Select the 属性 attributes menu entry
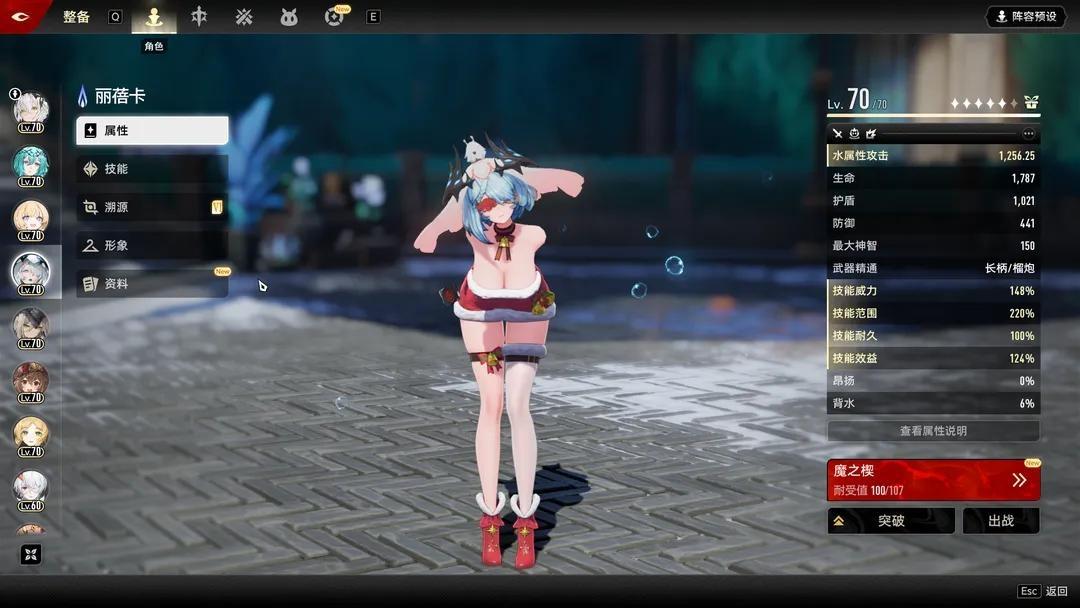This screenshot has width=1080, height=608. (152, 131)
